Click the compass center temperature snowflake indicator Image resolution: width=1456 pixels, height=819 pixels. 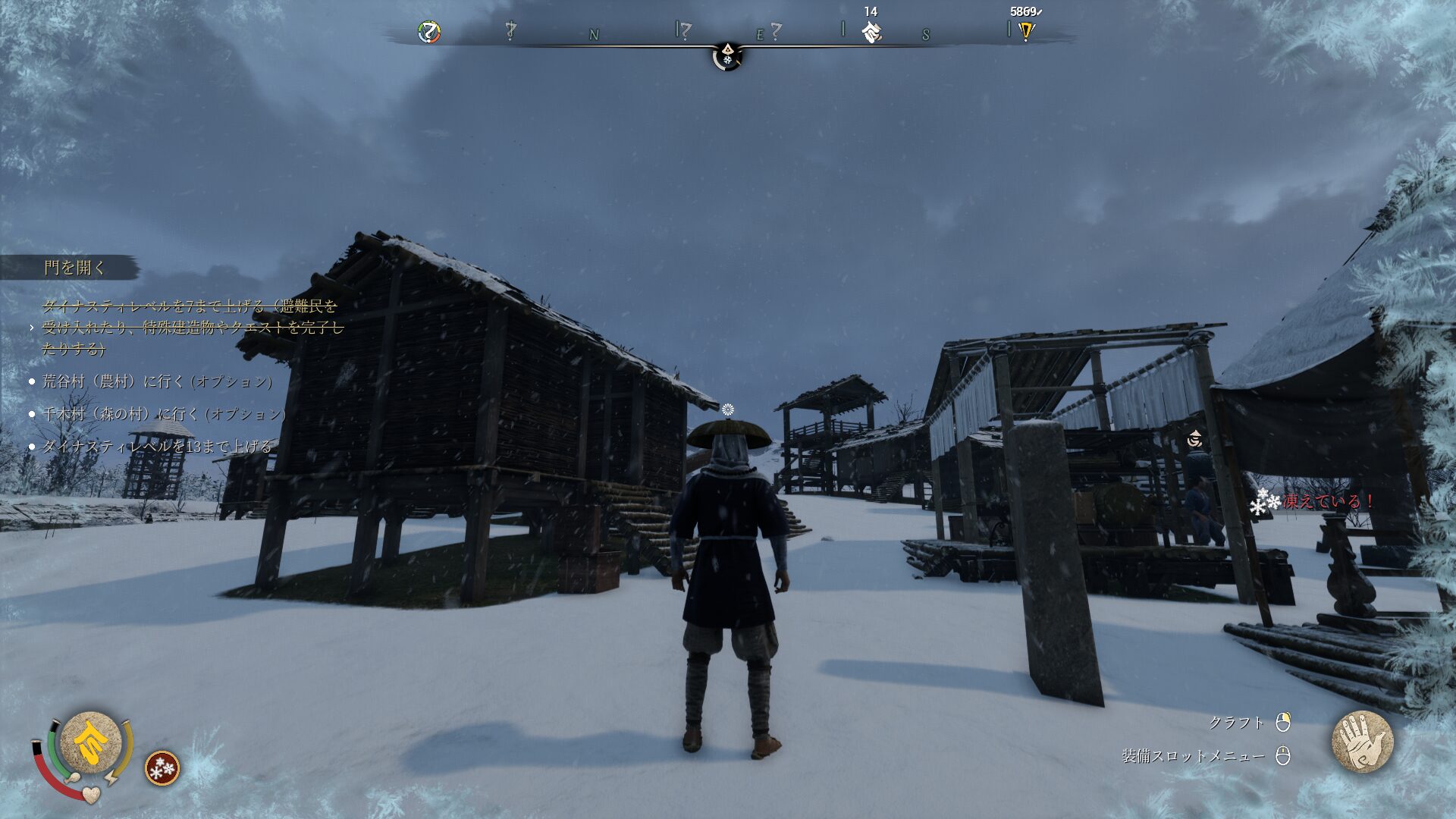click(727, 56)
